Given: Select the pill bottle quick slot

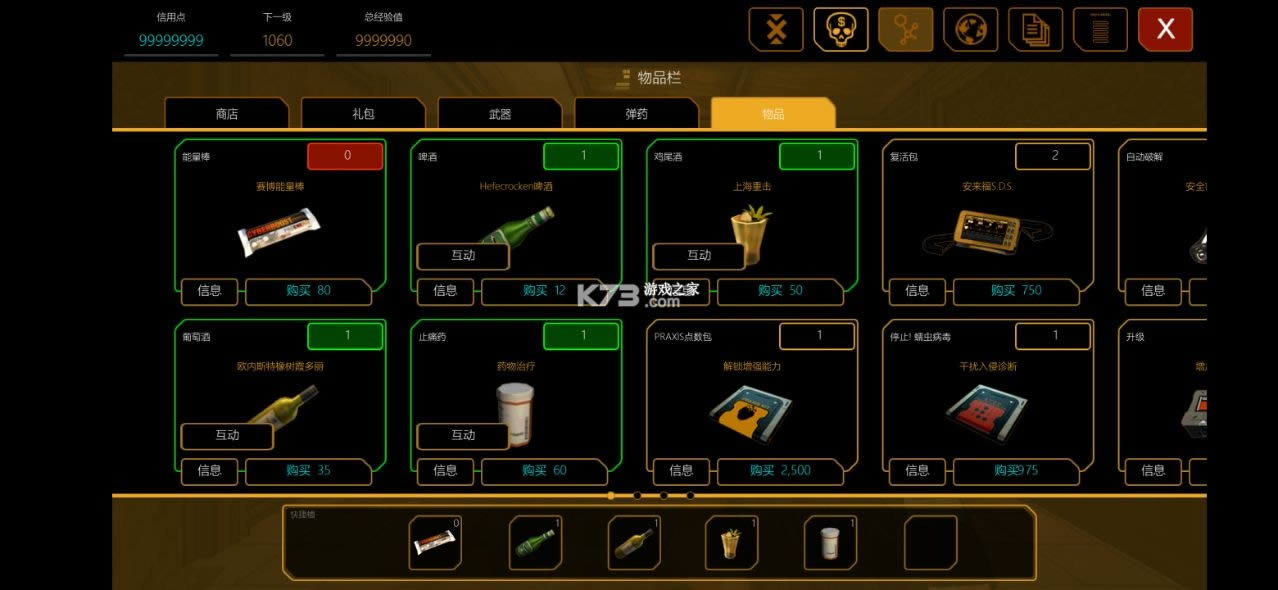Looking at the screenshot, I should tap(831, 543).
